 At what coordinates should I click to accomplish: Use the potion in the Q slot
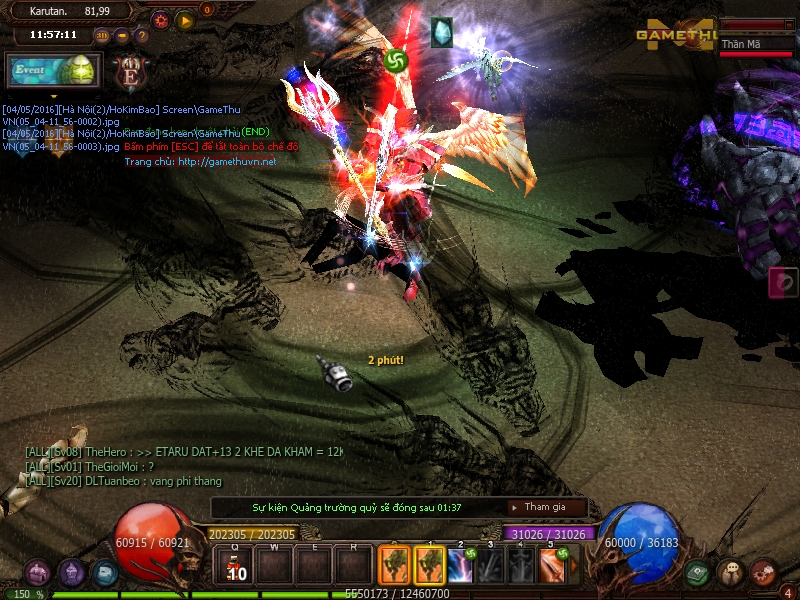(237, 566)
